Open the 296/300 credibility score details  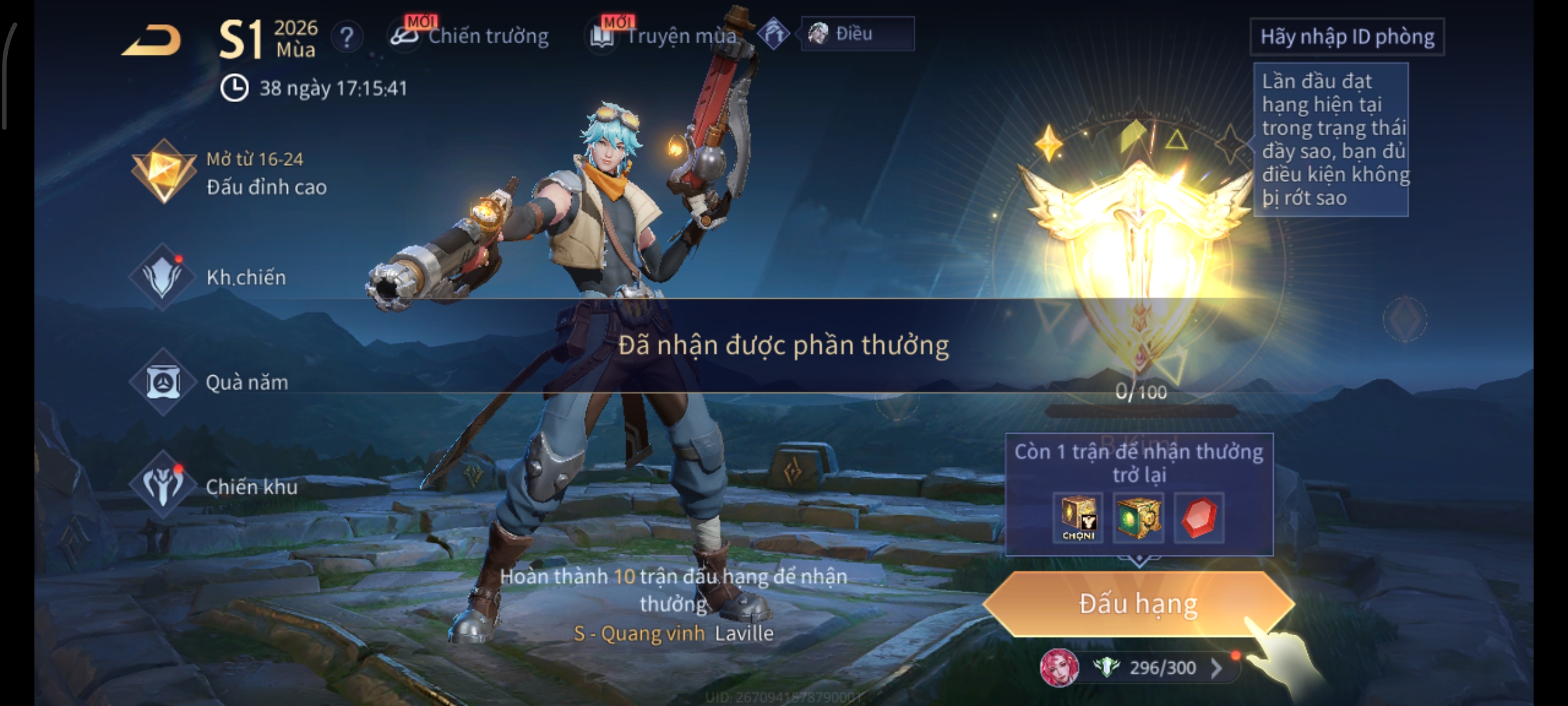(x=1163, y=667)
